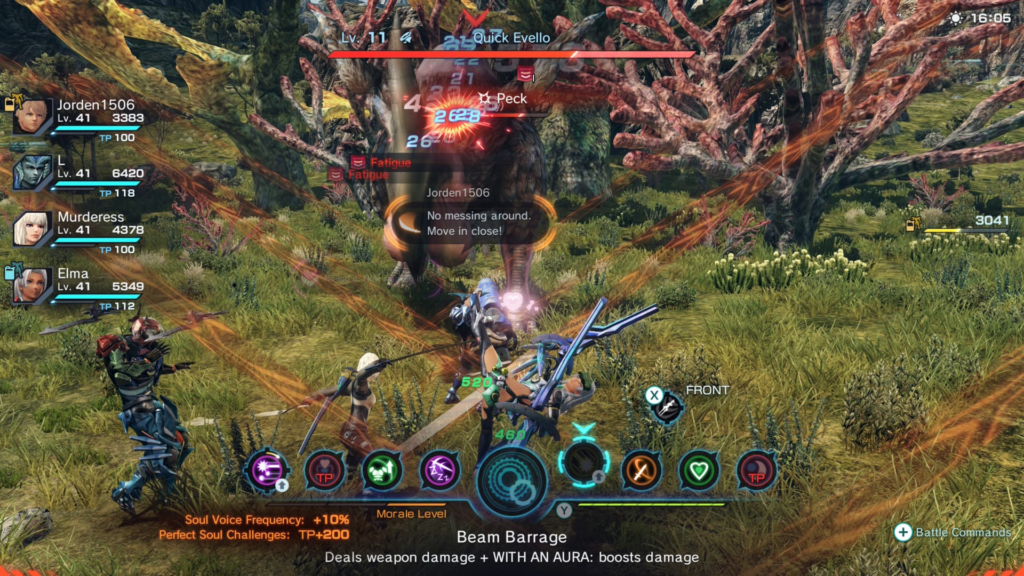Screen dimensions: 1024x576
Task: Trigger the purple sleep Zz art
Action: pyautogui.click(x=439, y=469)
